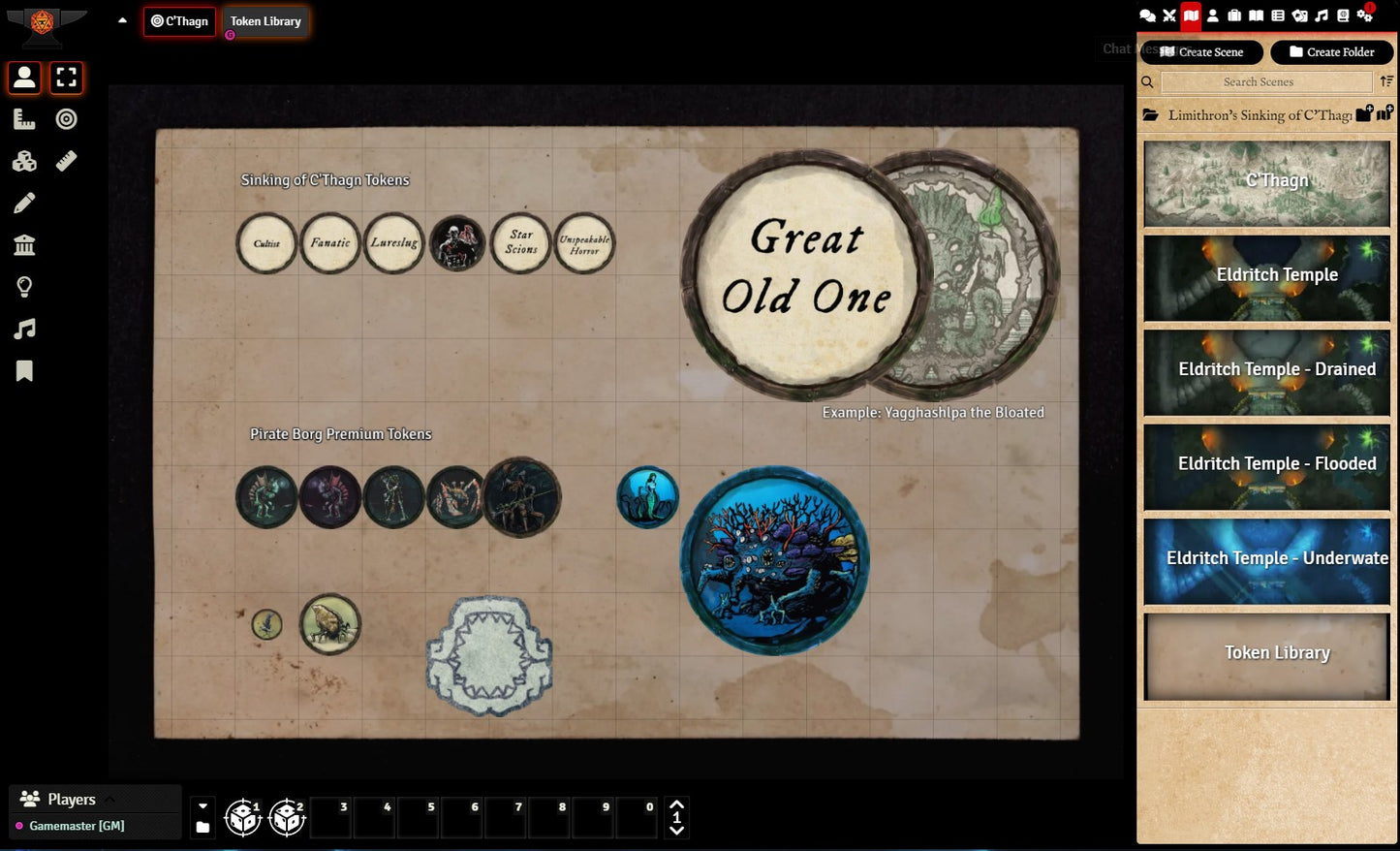
Task: Focus the Search Scenes field
Action: 1265,82
